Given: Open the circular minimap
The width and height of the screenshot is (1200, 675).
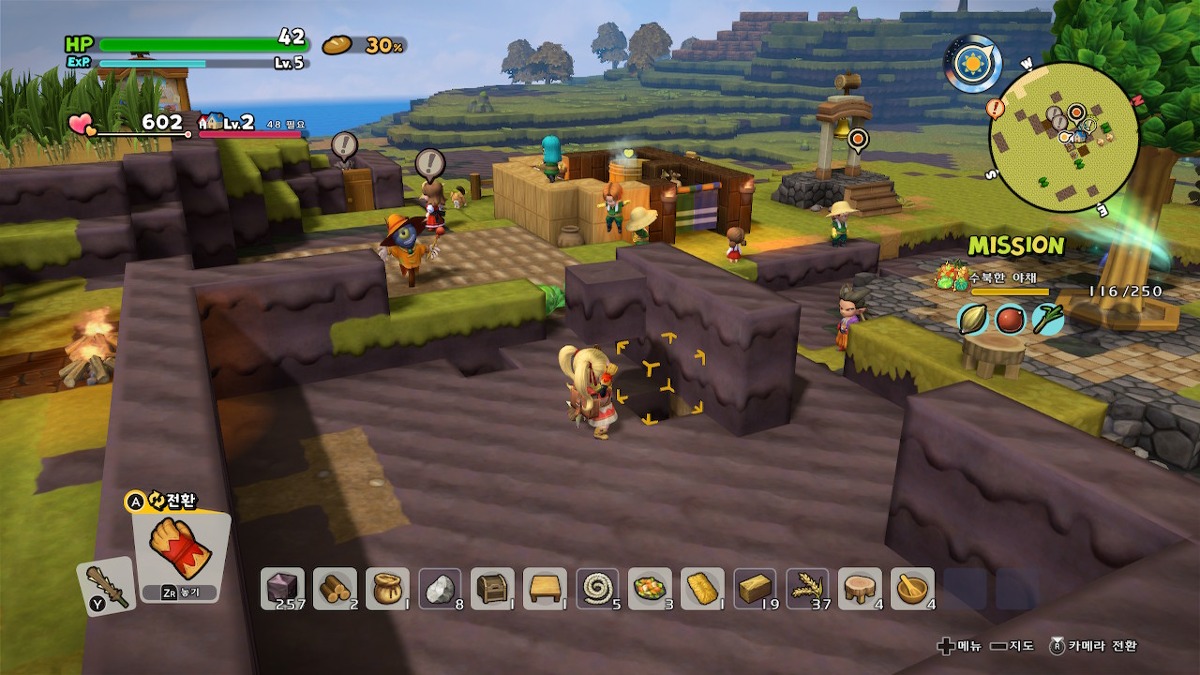Looking at the screenshot, I should click(1064, 137).
